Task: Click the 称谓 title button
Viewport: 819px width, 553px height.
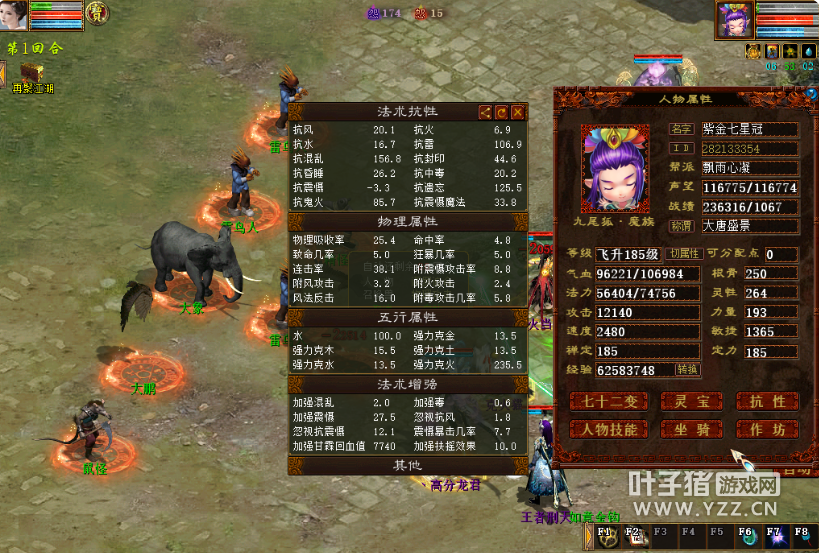Action: pyautogui.click(x=682, y=226)
